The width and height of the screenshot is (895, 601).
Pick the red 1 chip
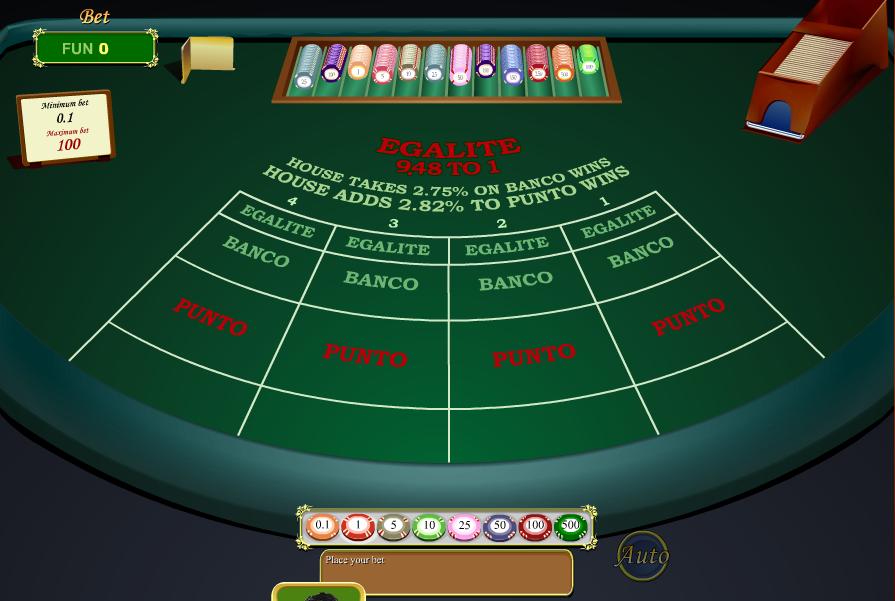(358, 525)
